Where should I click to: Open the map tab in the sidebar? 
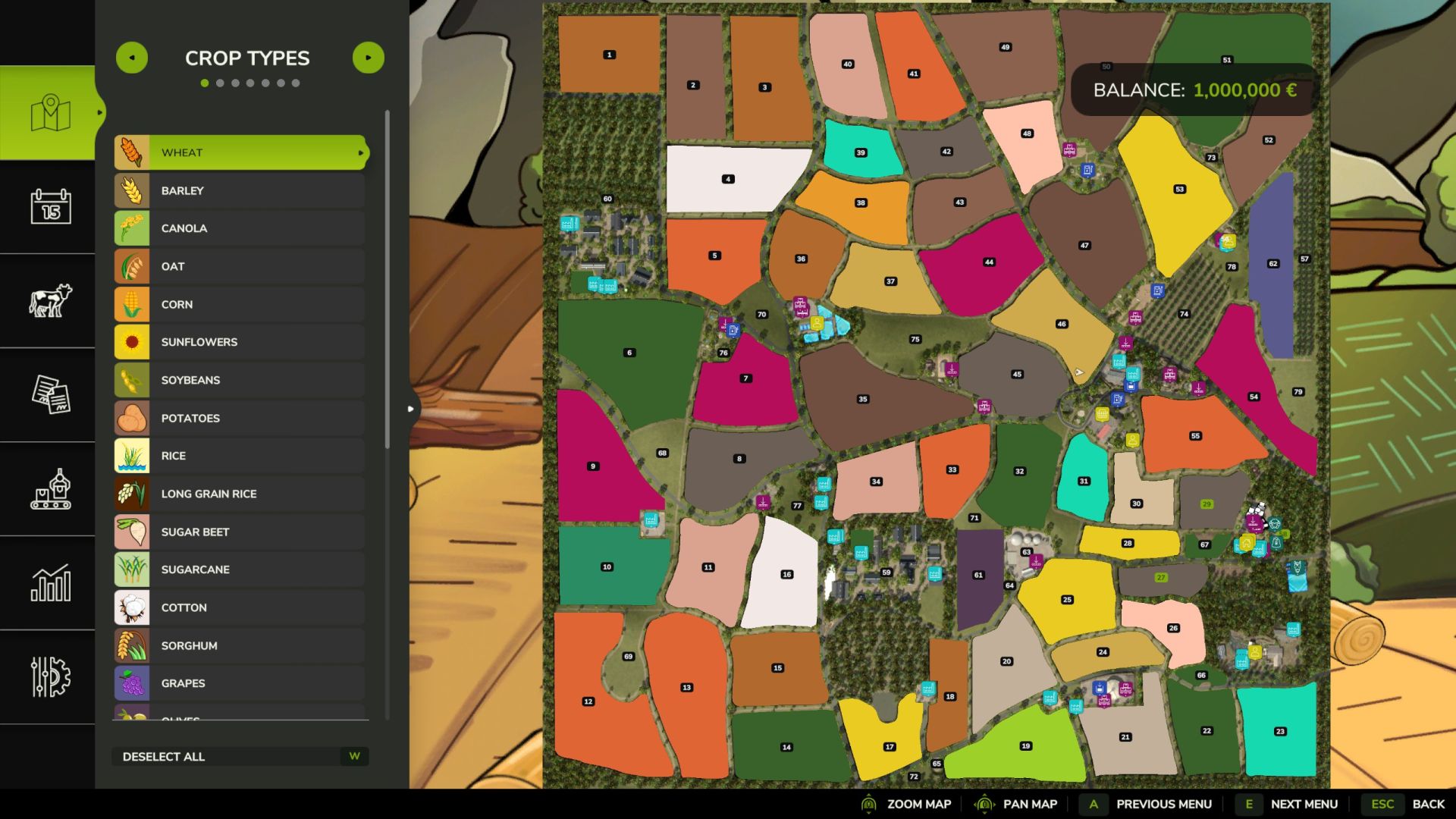(x=50, y=113)
